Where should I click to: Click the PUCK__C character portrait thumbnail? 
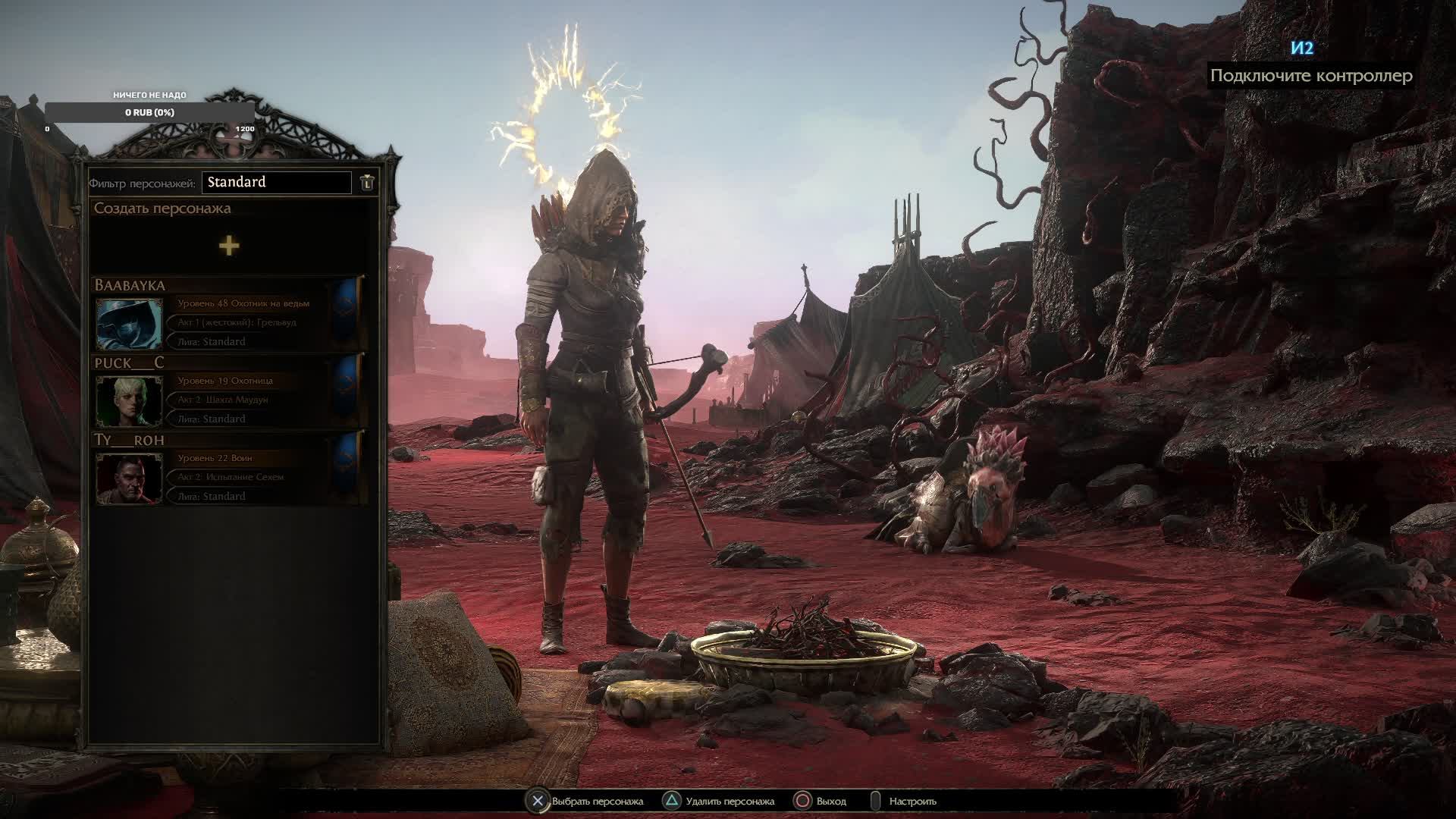click(x=129, y=400)
